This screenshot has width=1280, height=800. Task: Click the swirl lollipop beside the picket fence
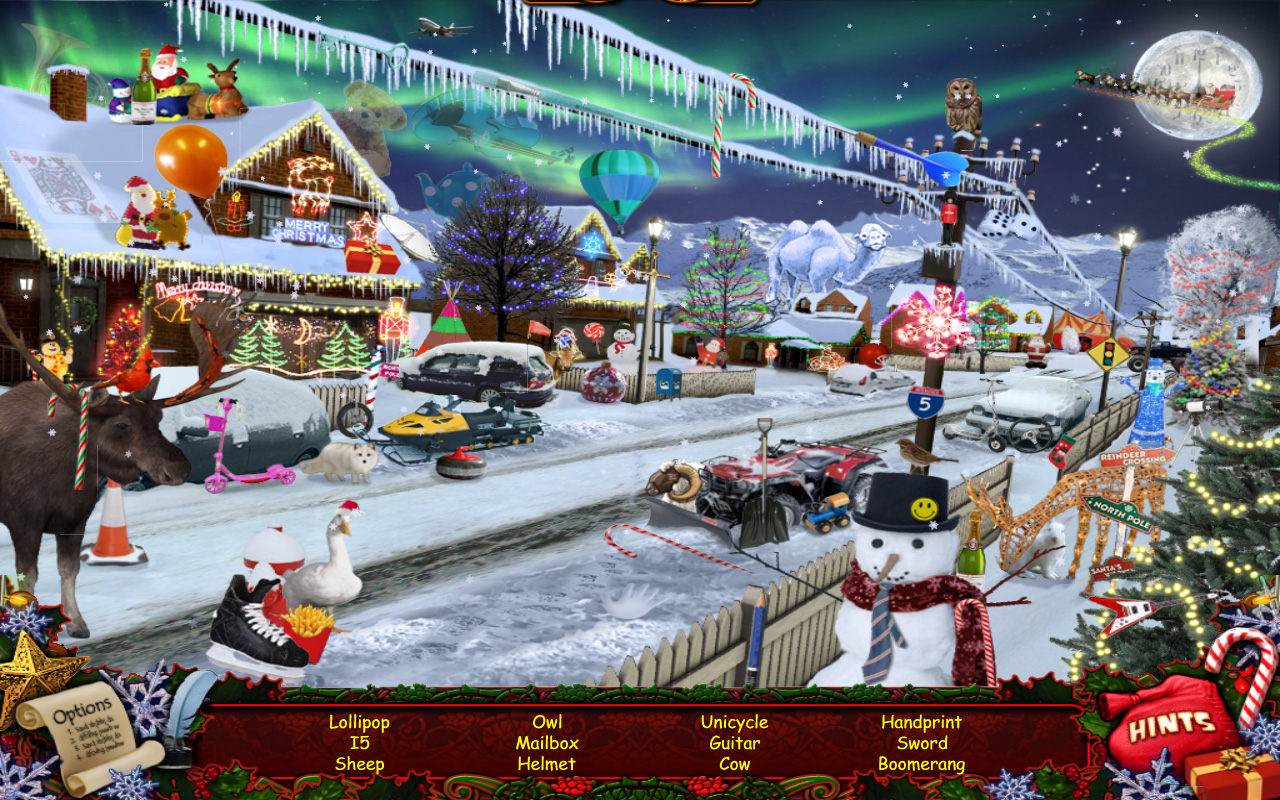[x=593, y=331]
